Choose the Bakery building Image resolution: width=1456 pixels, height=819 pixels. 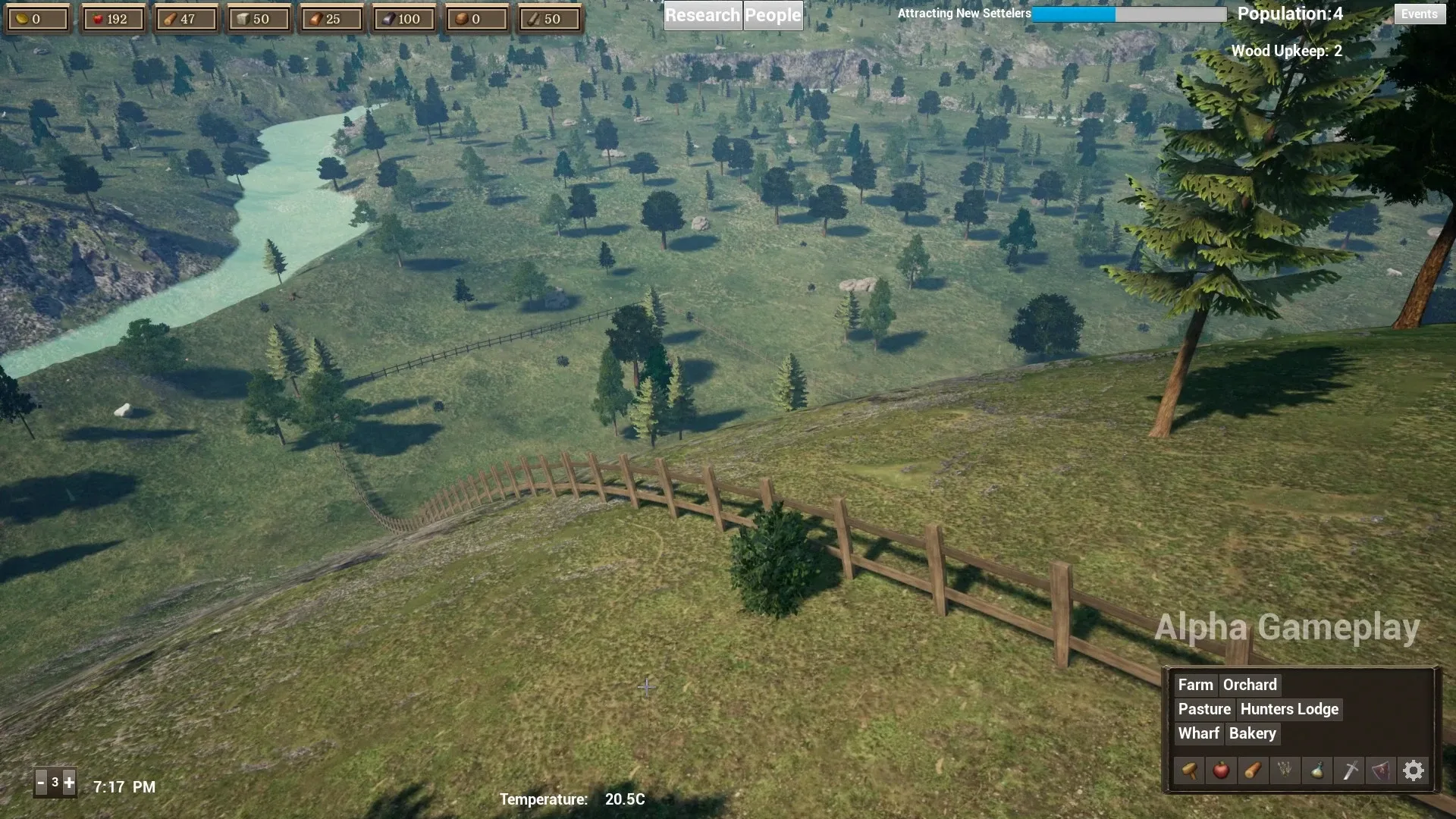(1252, 733)
